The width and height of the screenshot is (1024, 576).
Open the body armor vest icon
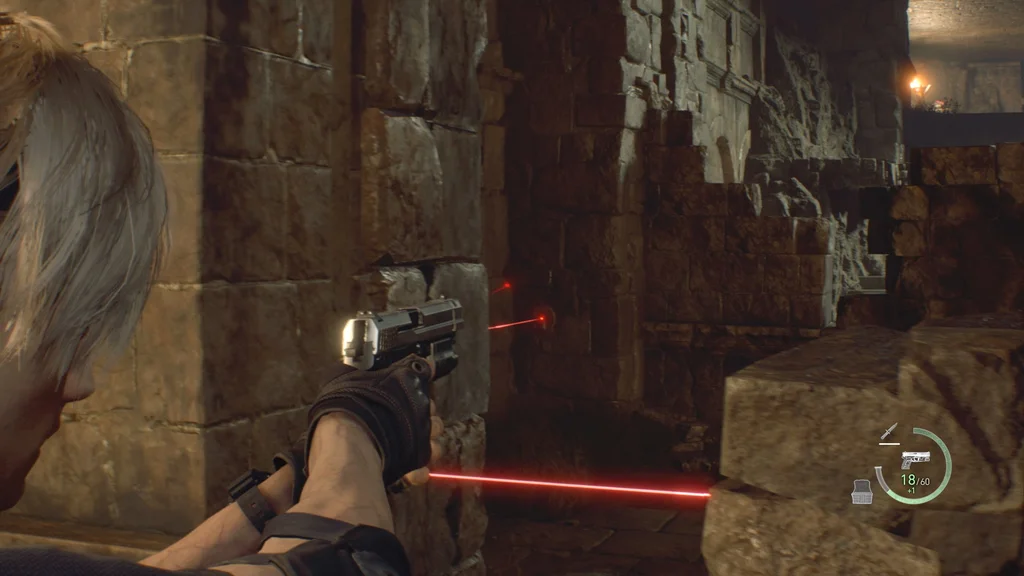click(862, 489)
